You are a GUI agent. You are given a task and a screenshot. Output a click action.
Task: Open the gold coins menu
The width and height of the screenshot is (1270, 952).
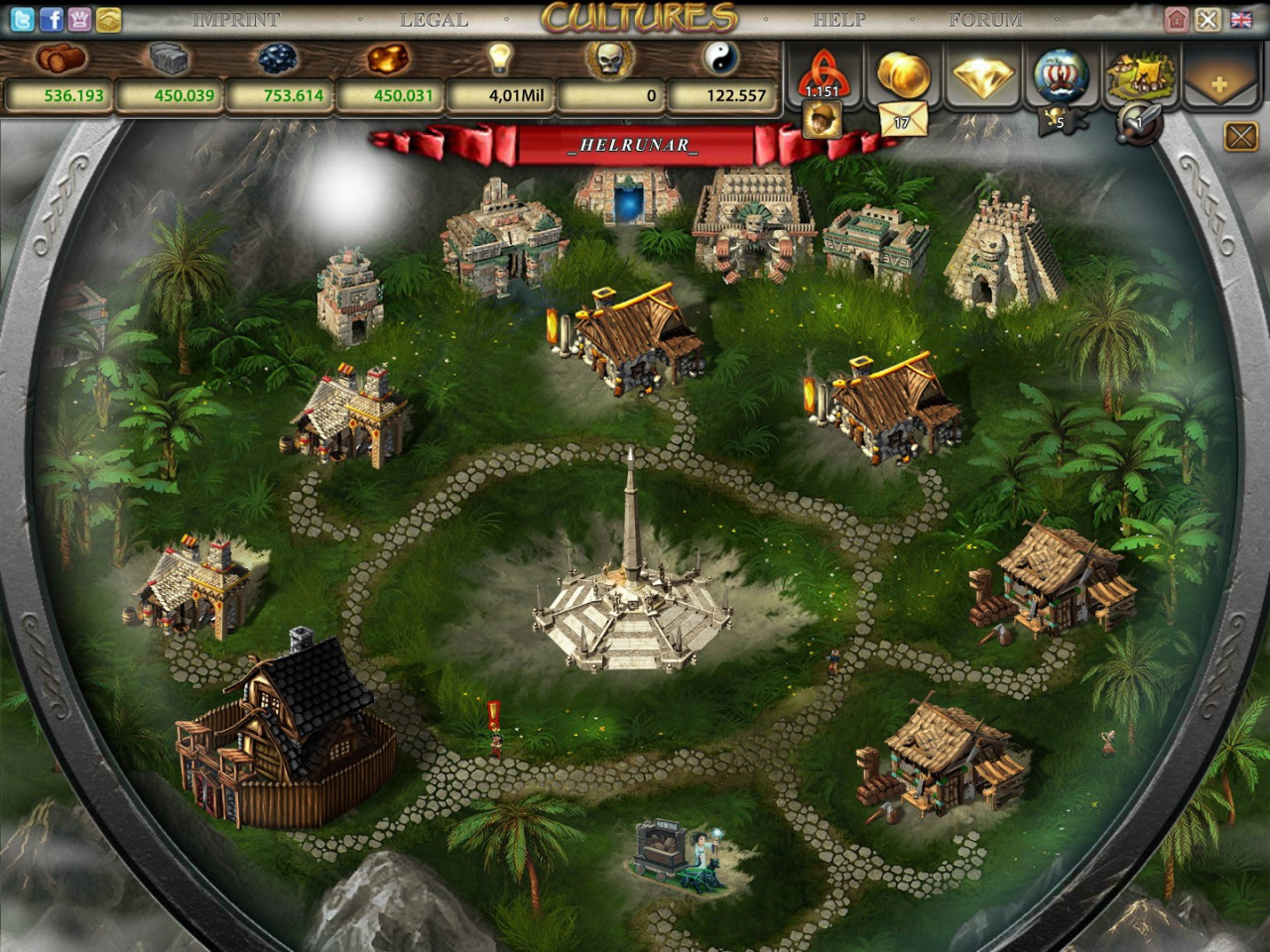[903, 73]
